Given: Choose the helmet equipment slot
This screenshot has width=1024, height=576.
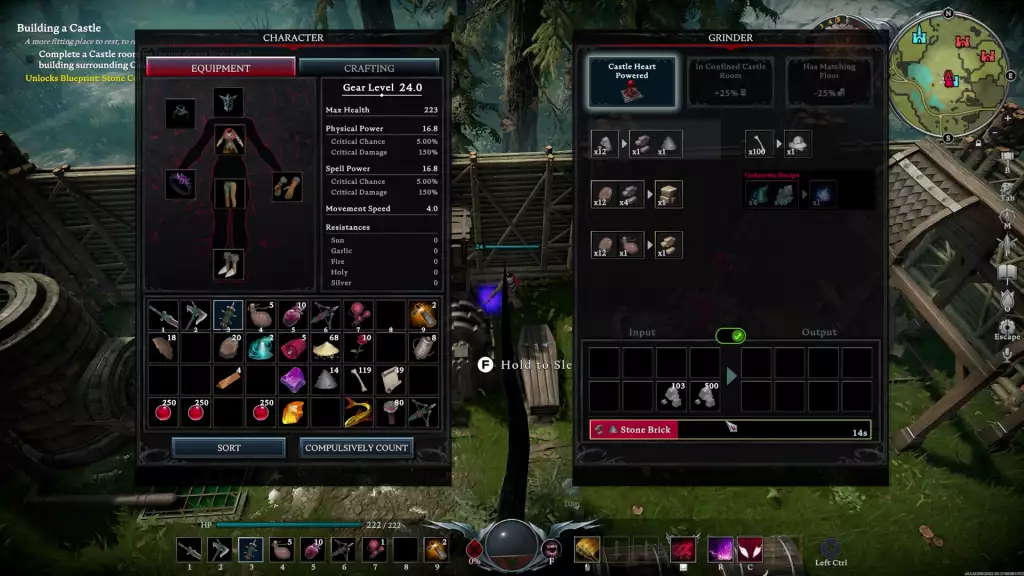Looking at the screenshot, I should click(x=229, y=102).
